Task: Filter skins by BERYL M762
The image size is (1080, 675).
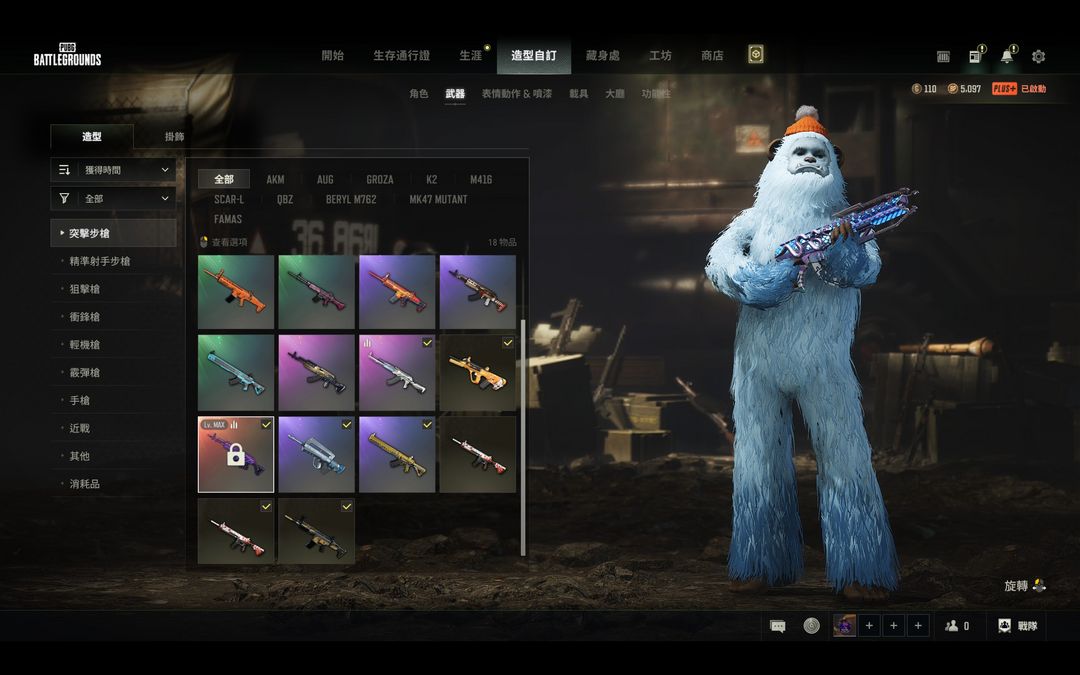Action: pos(350,199)
